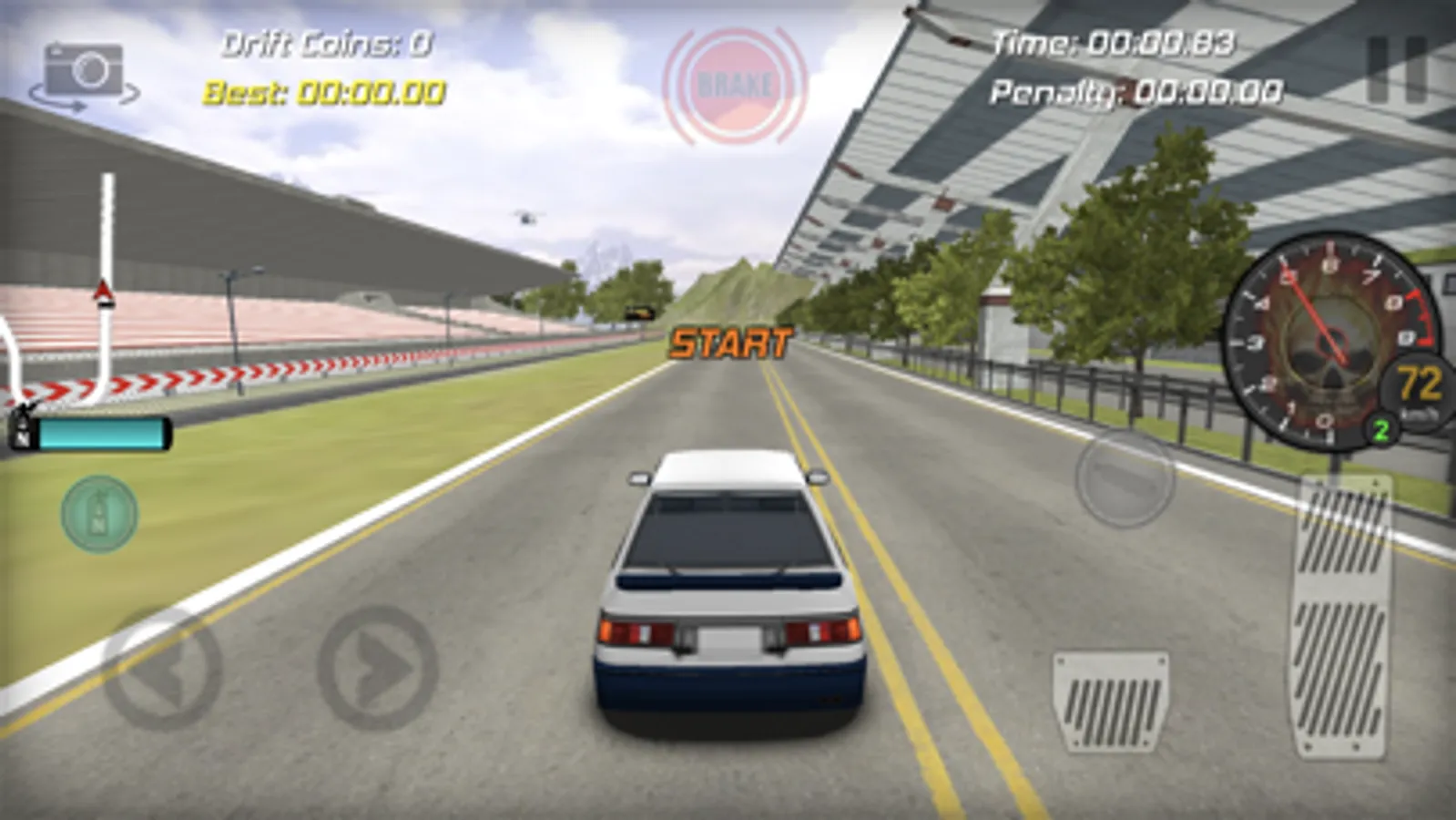This screenshot has width=1456, height=820.
Task: Select the Time counter display
Action: coord(1115,41)
